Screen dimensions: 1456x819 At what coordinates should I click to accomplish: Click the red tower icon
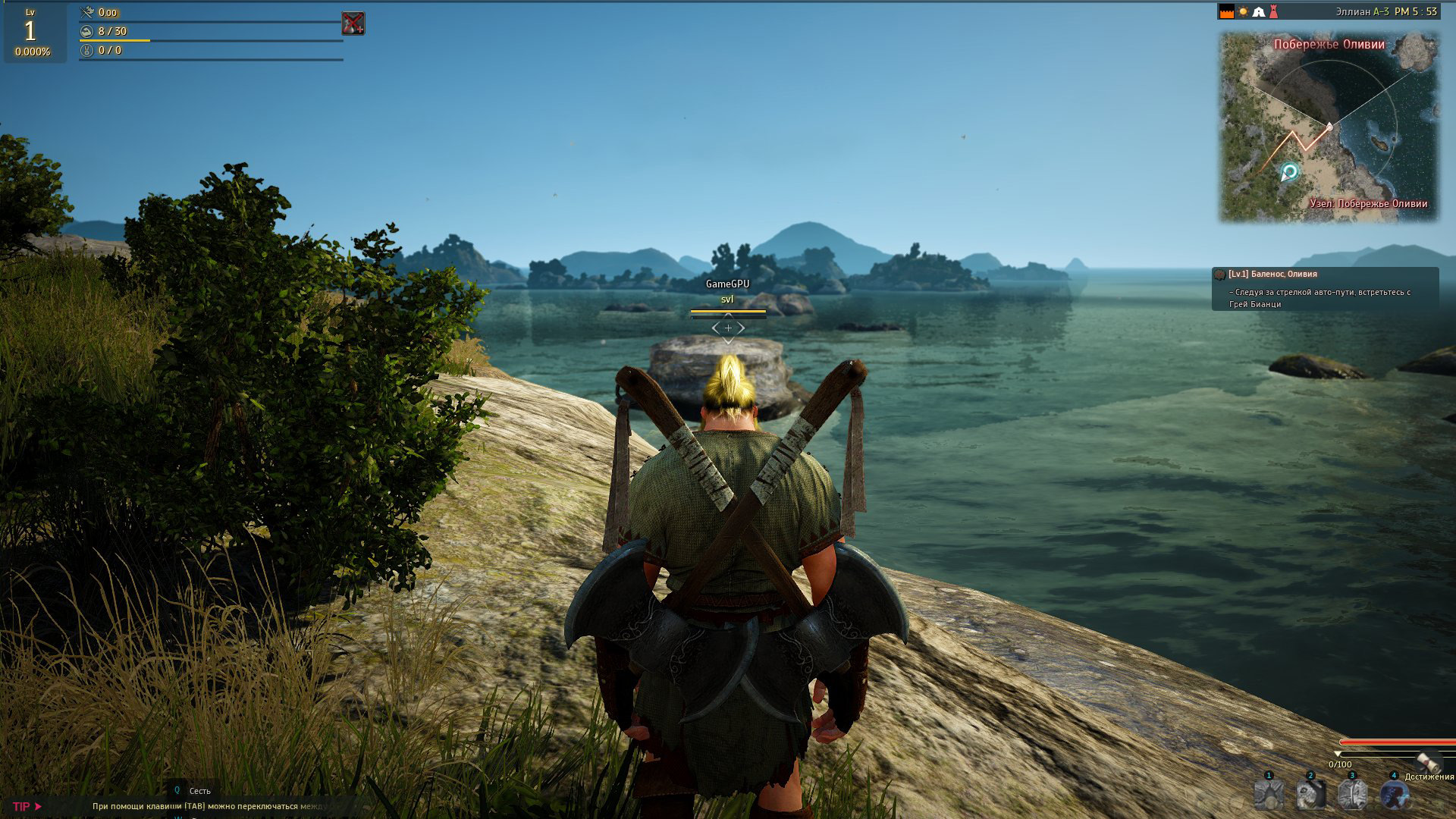pyautogui.click(x=1274, y=12)
